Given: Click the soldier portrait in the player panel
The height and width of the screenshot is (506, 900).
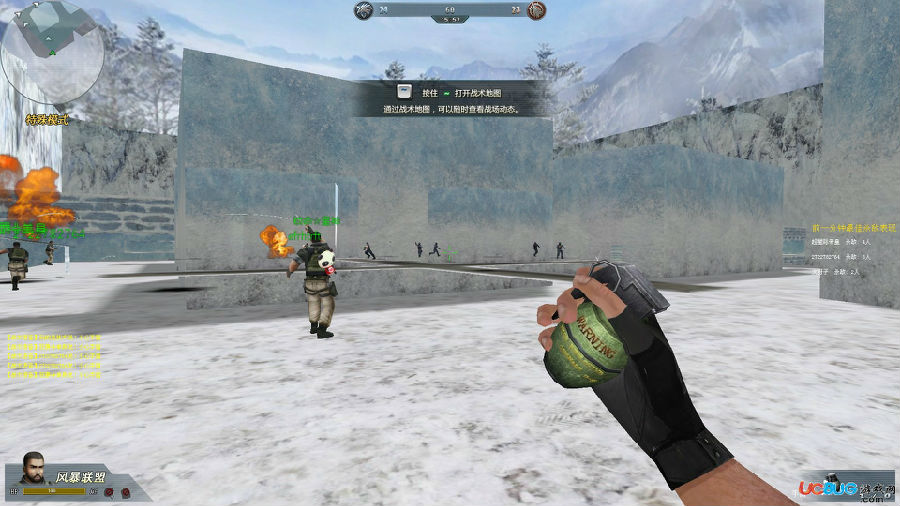Looking at the screenshot, I should (34, 470).
